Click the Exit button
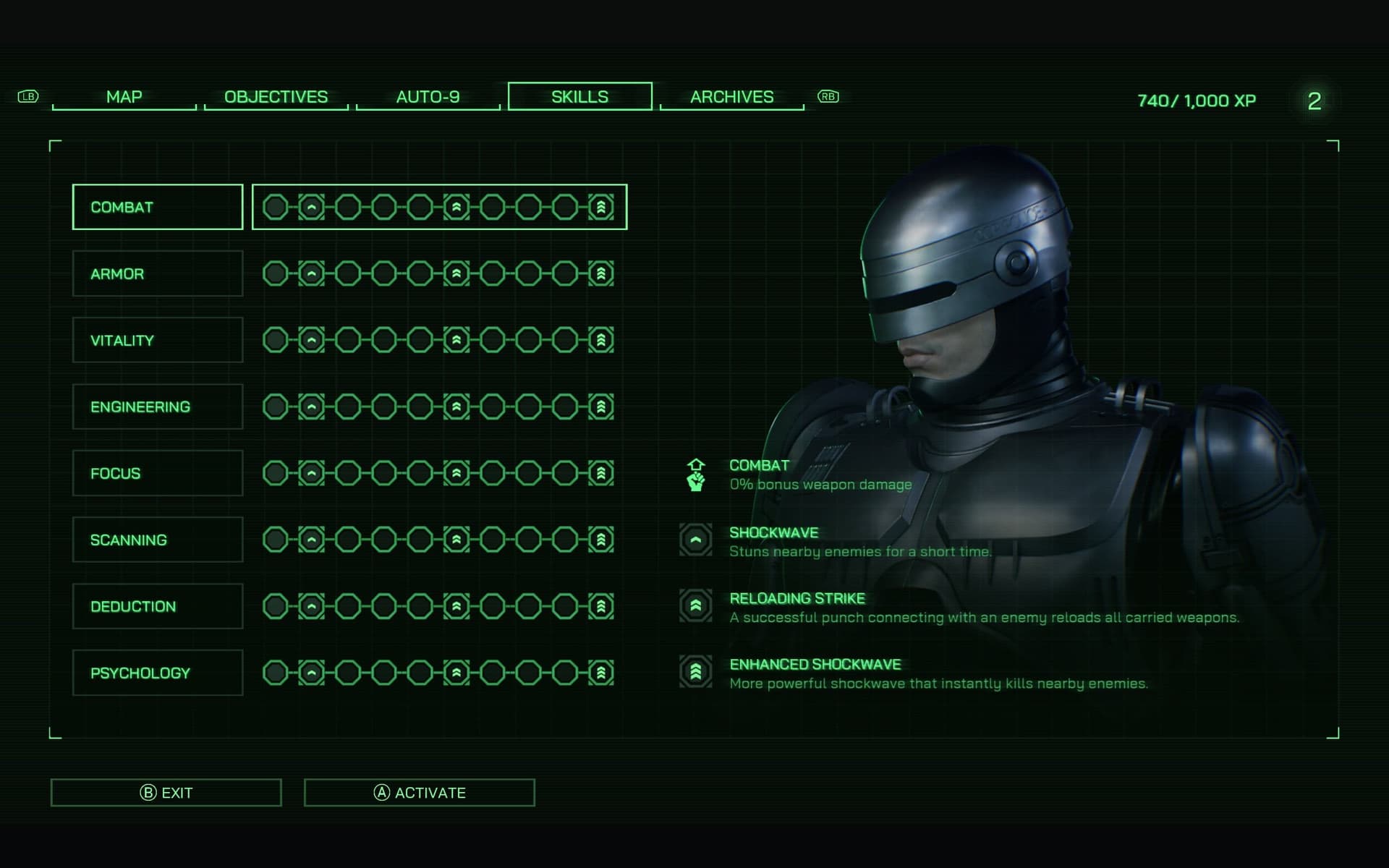The width and height of the screenshot is (1389, 868). [x=166, y=793]
